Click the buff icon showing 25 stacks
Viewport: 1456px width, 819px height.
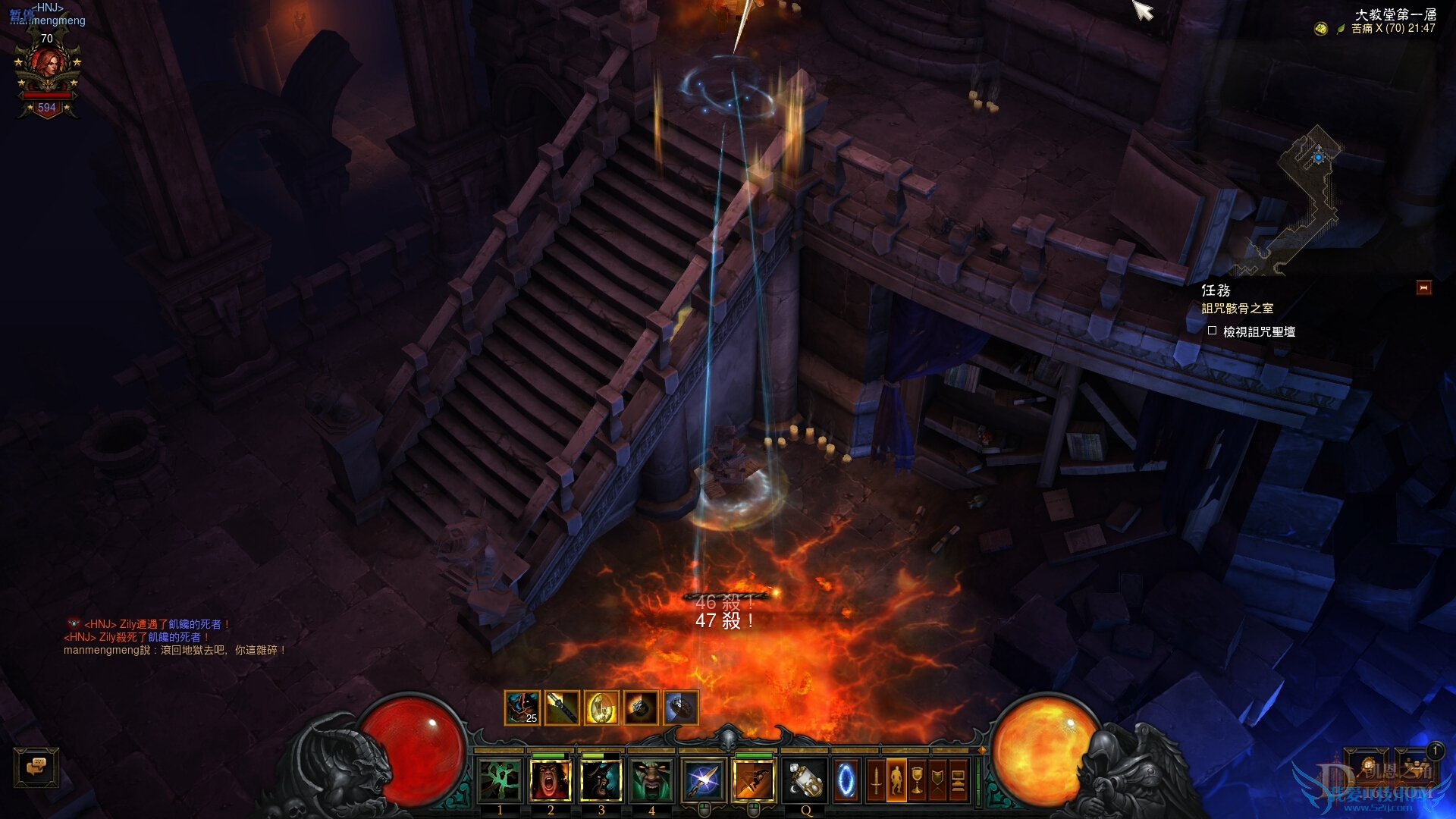(522, 708)
